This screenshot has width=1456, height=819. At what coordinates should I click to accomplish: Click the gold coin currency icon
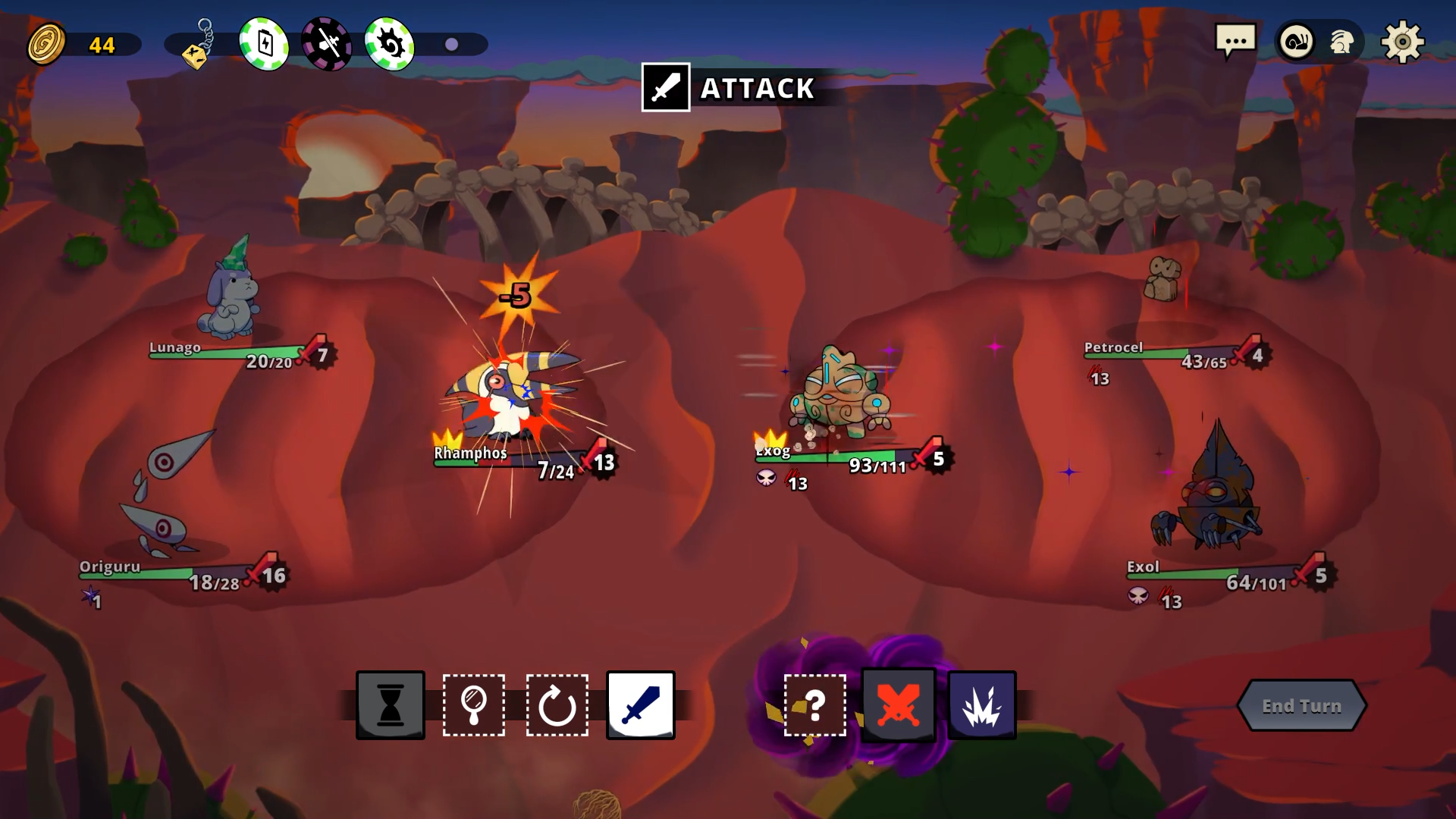[x=46, y=44]
